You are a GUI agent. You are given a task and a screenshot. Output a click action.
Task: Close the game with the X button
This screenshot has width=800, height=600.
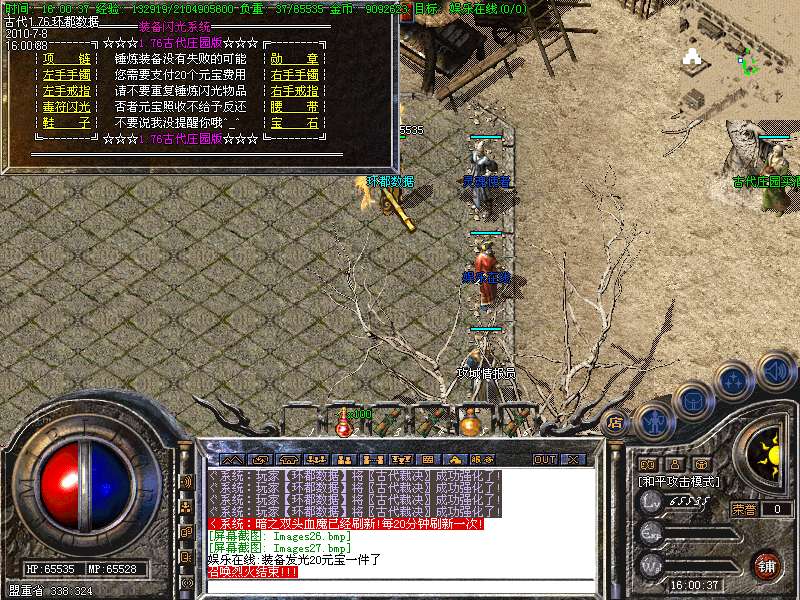[x=572, y=460]
